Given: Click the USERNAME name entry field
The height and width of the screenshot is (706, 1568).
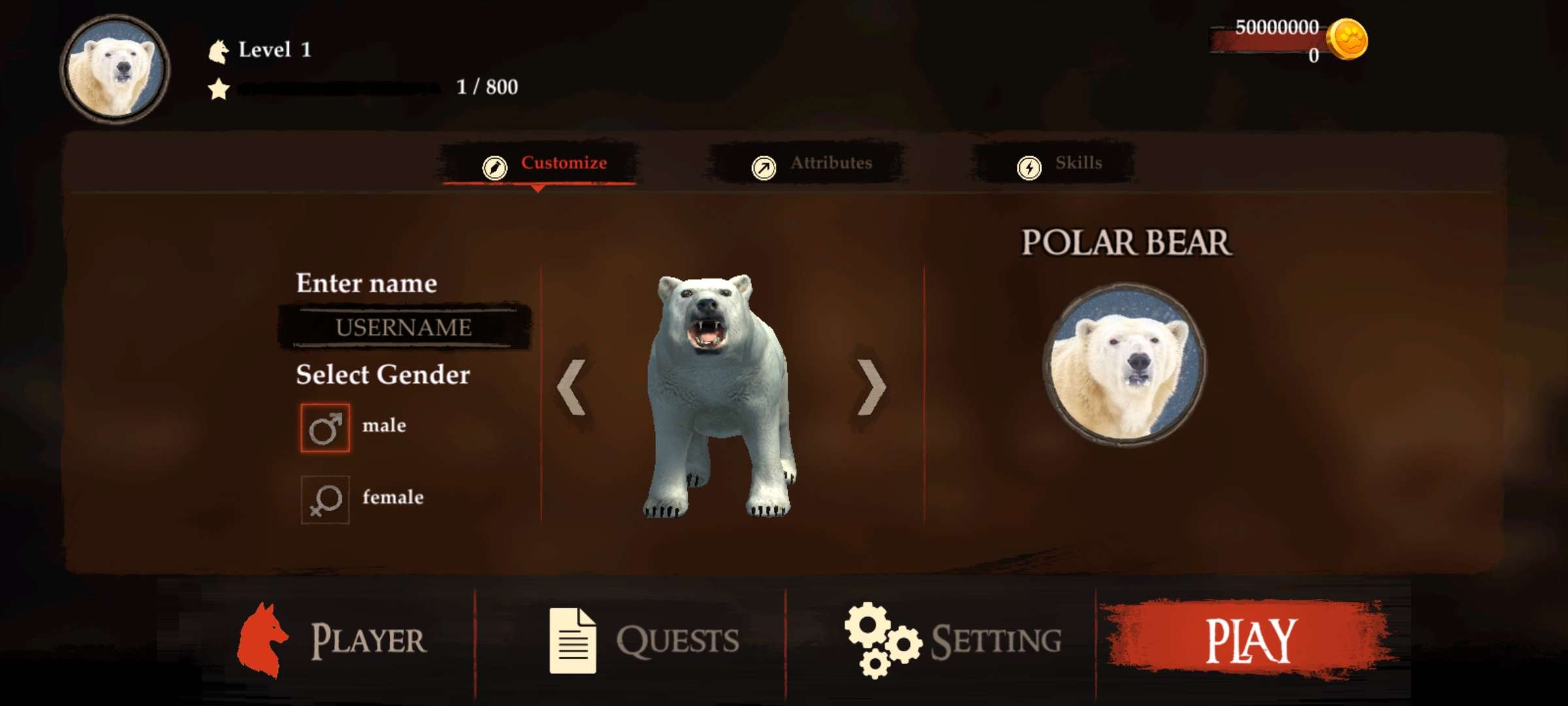Looking at the screenshot, I should click(404, 327).
